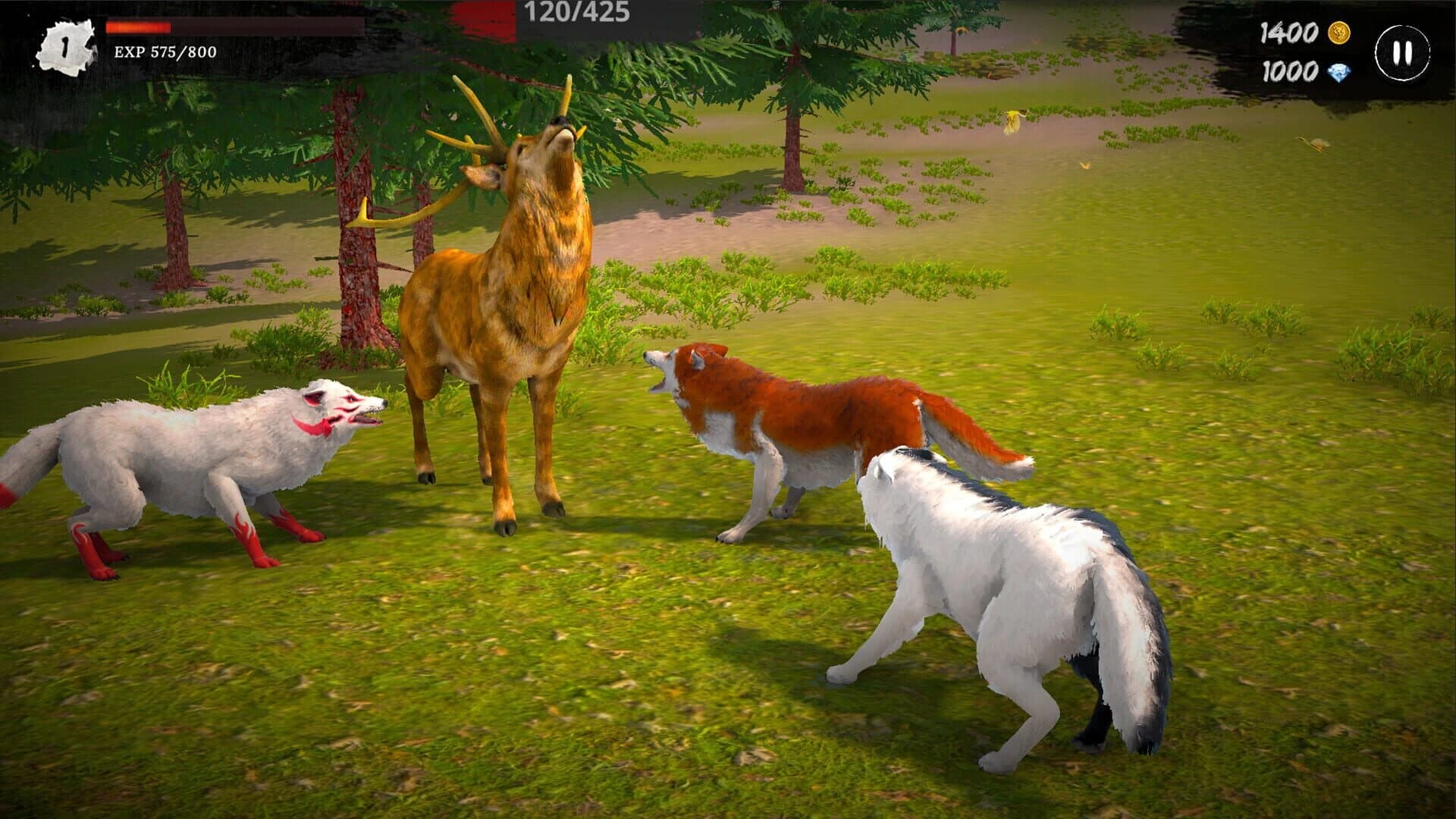Viewport: 1456px width, 819px height.
Task: Tap the gem count showing 1000
Action: pyautogui.click(x=1289, y=73)
